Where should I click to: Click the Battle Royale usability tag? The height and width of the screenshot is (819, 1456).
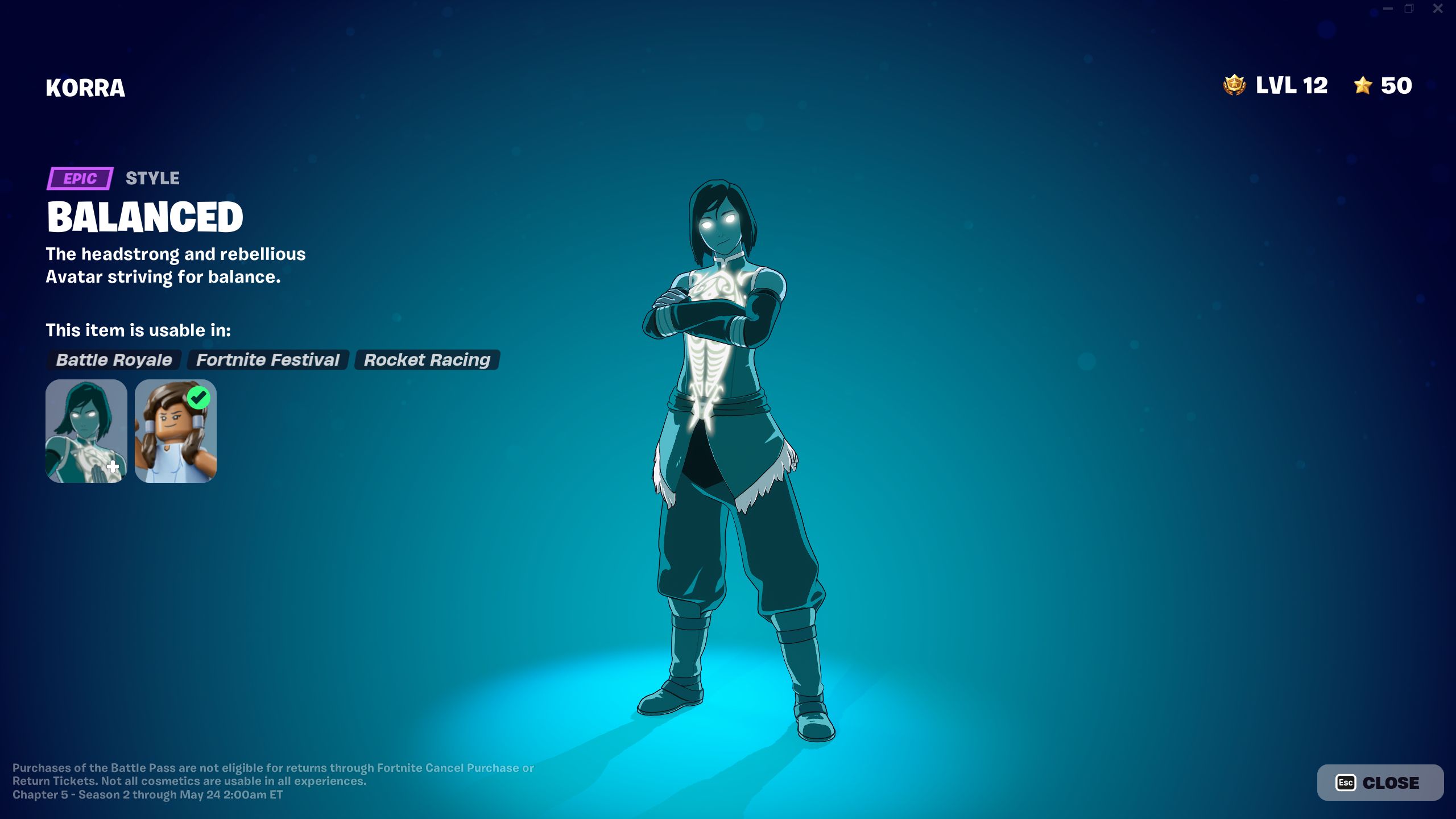113,359
